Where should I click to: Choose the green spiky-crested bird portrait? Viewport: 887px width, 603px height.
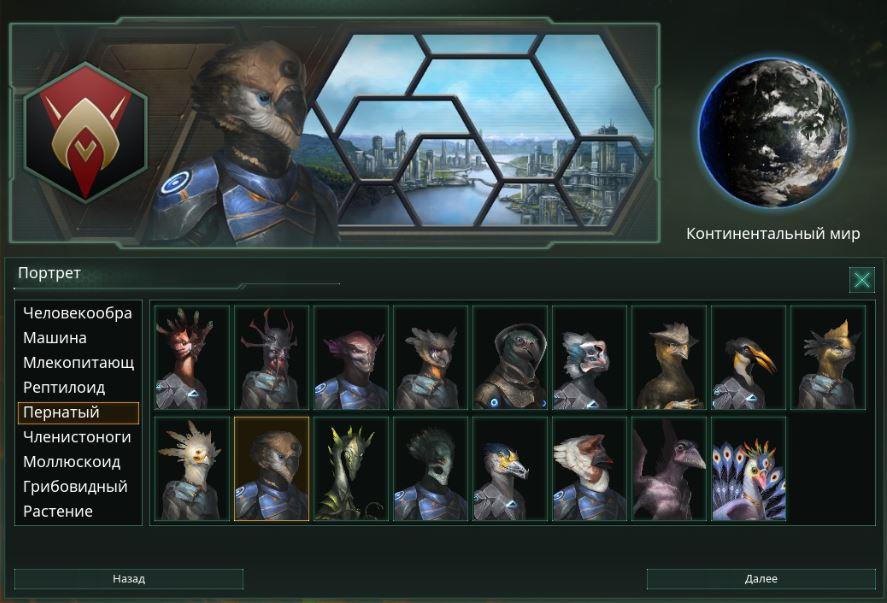pos(351,469)
